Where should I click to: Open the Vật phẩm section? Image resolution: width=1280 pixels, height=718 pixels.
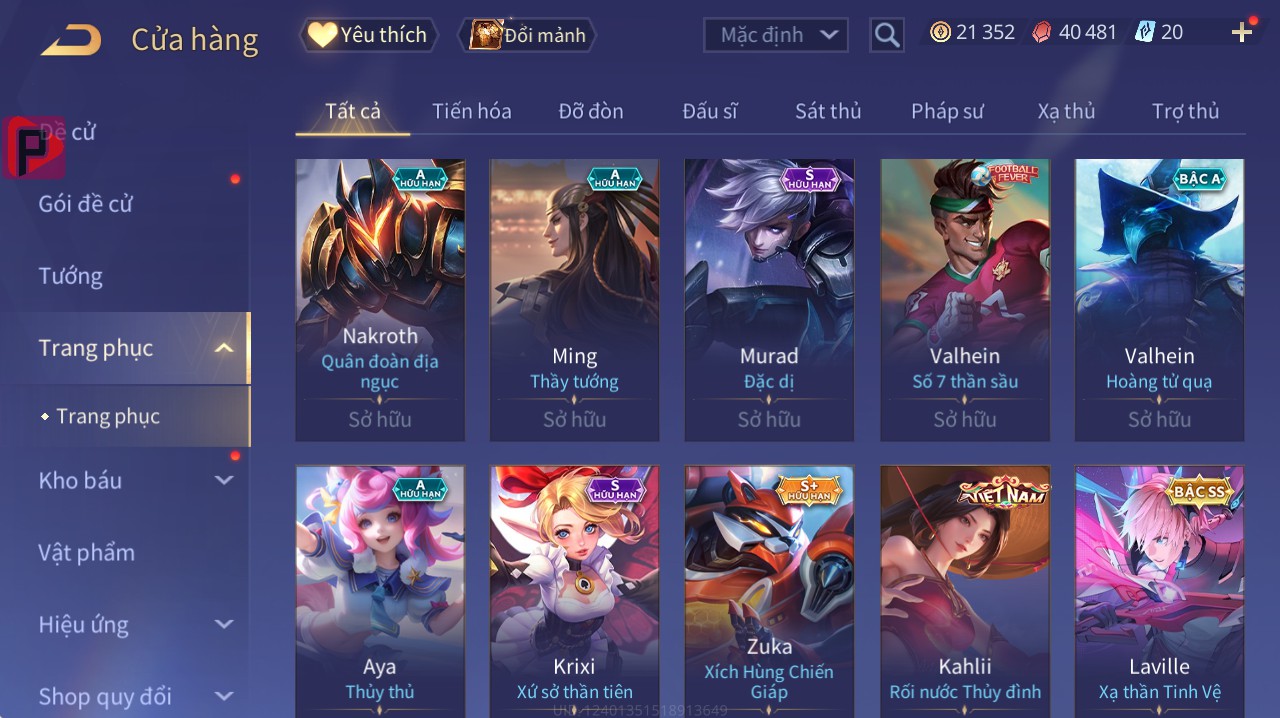pyautogui.click(x=87, y=553)
